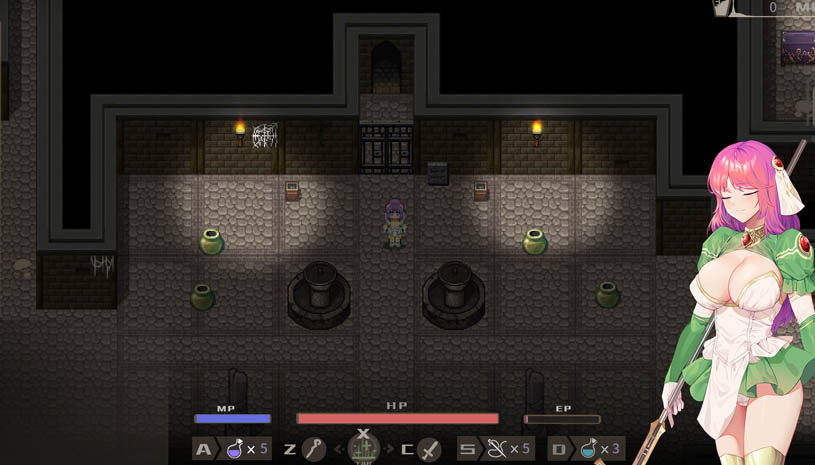Use the purple mana potion slot

(235, 449)
